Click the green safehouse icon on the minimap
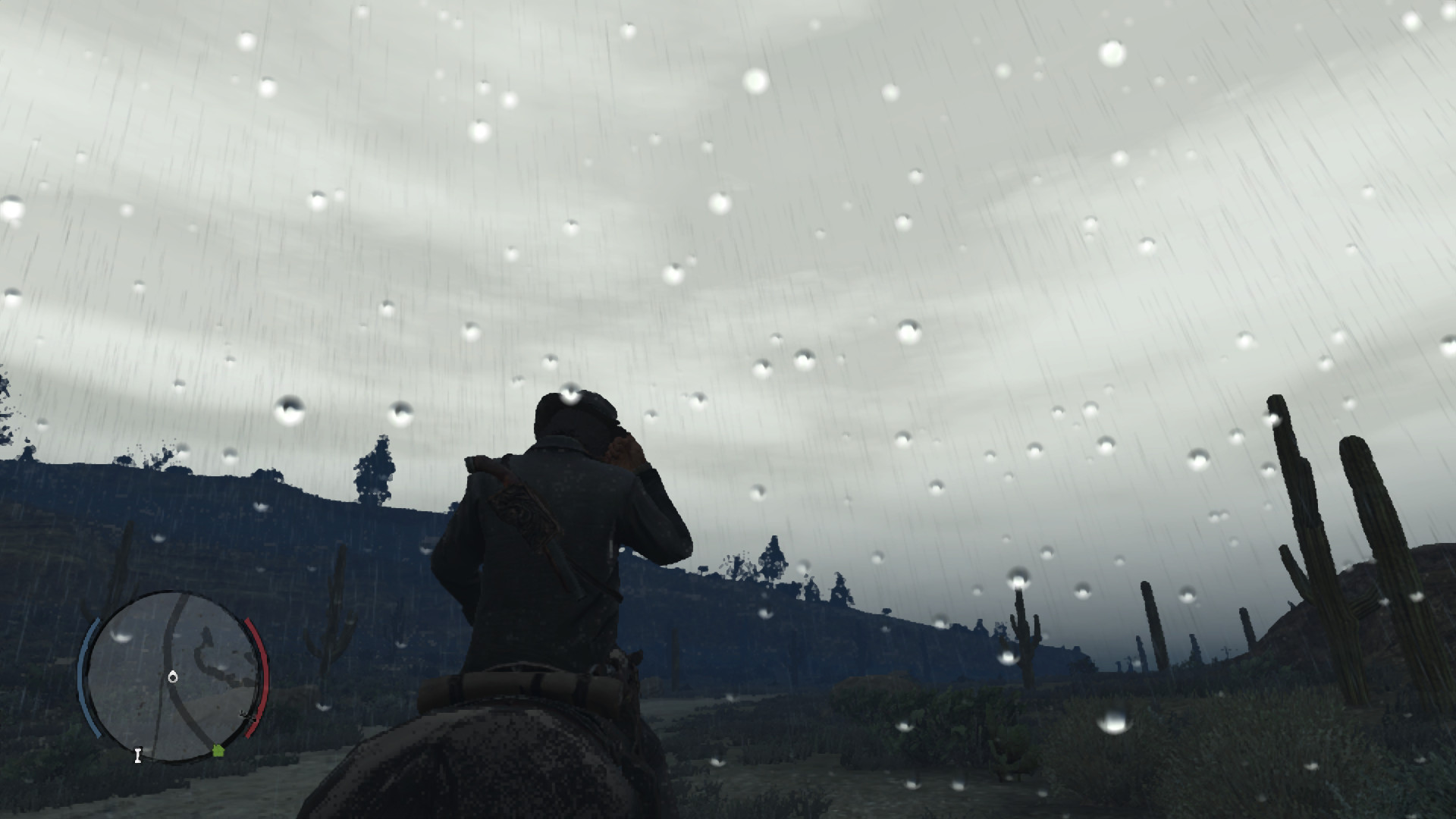The height and width of the screenshot is (819, 1456). point(218,751)
